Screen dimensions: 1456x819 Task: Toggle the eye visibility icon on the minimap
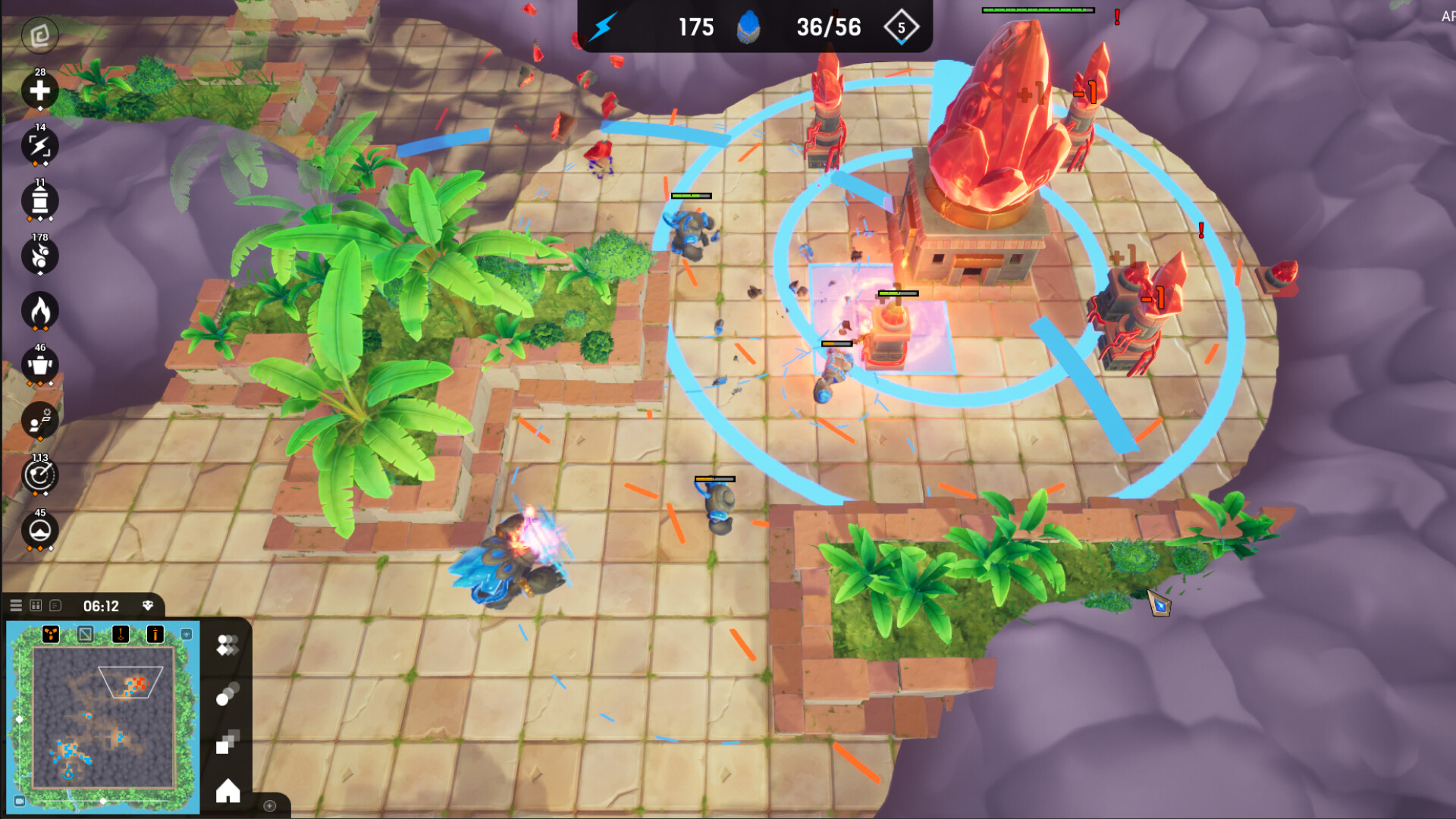187,635
